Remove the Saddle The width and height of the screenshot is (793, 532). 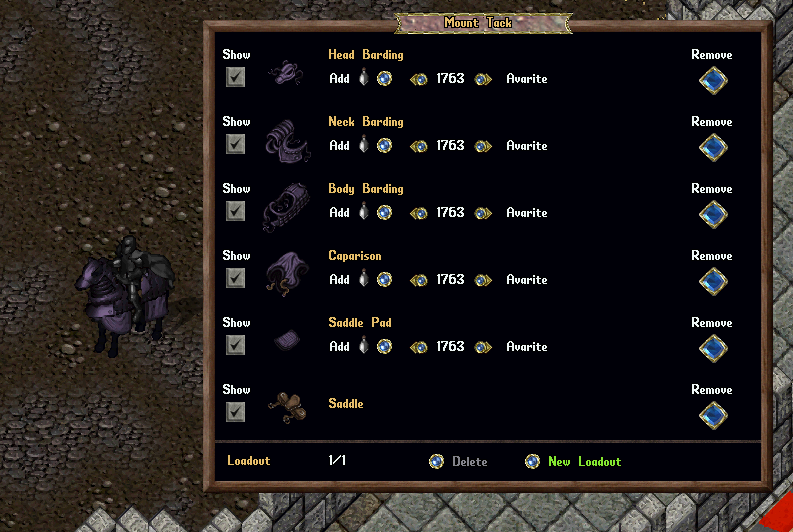[712, 416]
